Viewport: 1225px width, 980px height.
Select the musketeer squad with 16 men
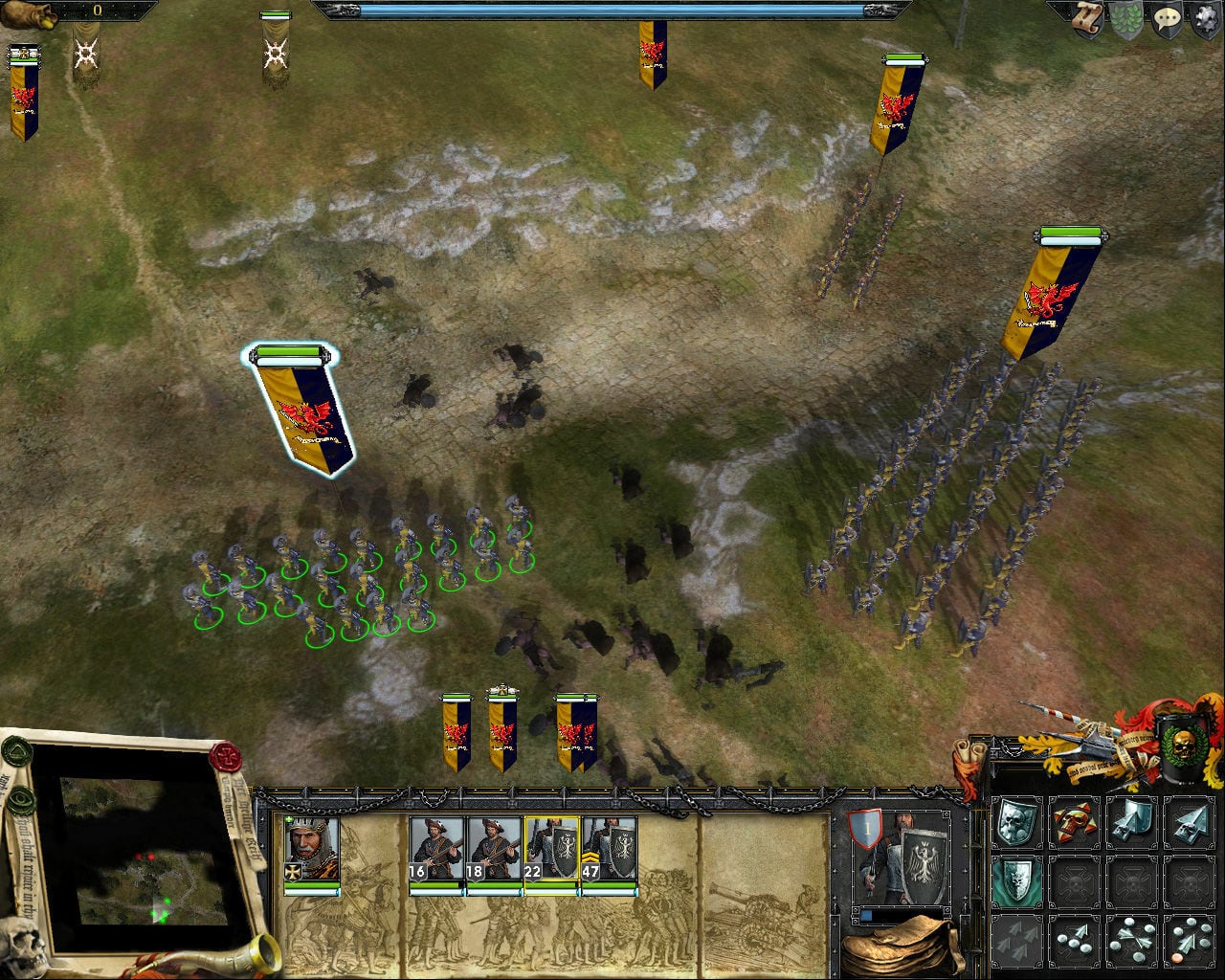(436, 849)
